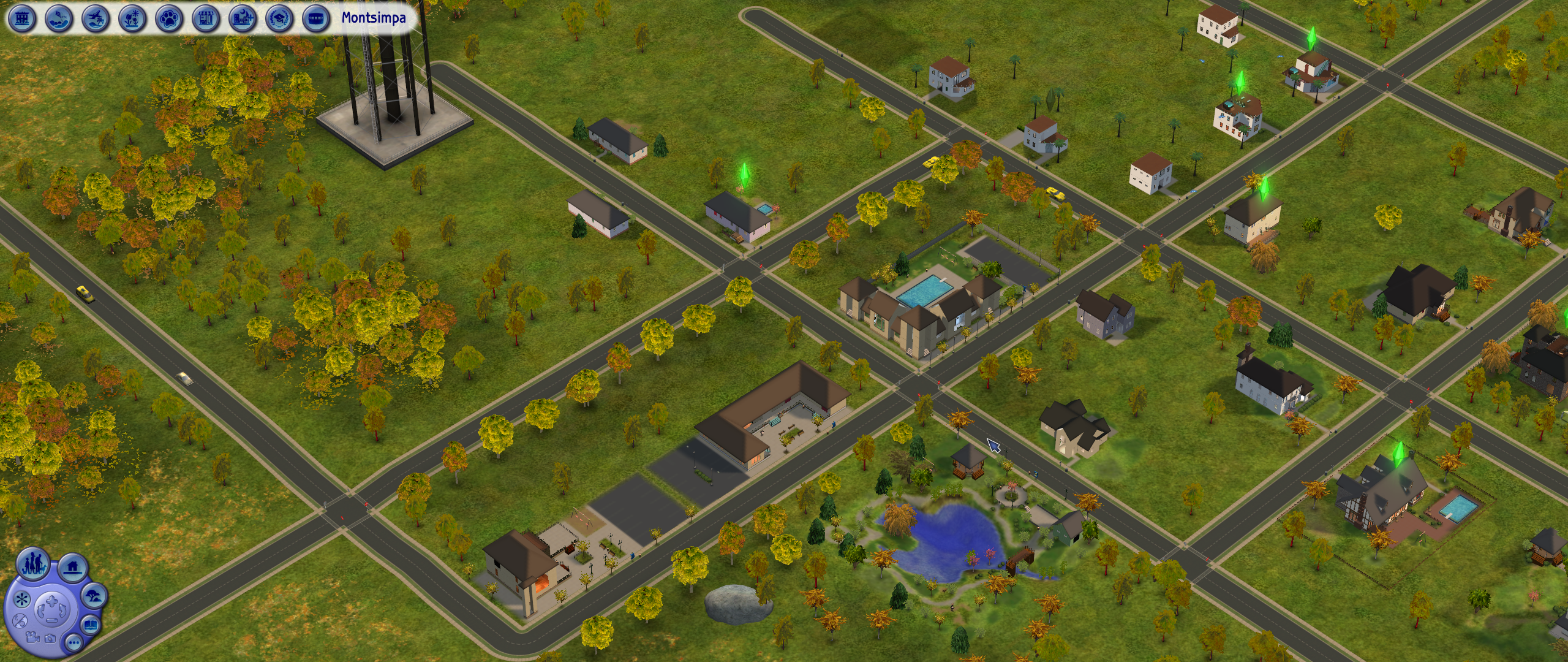Click the bus-shaped icon beside Montsimpa
1568x662 pixels.
tap(316, 18)
